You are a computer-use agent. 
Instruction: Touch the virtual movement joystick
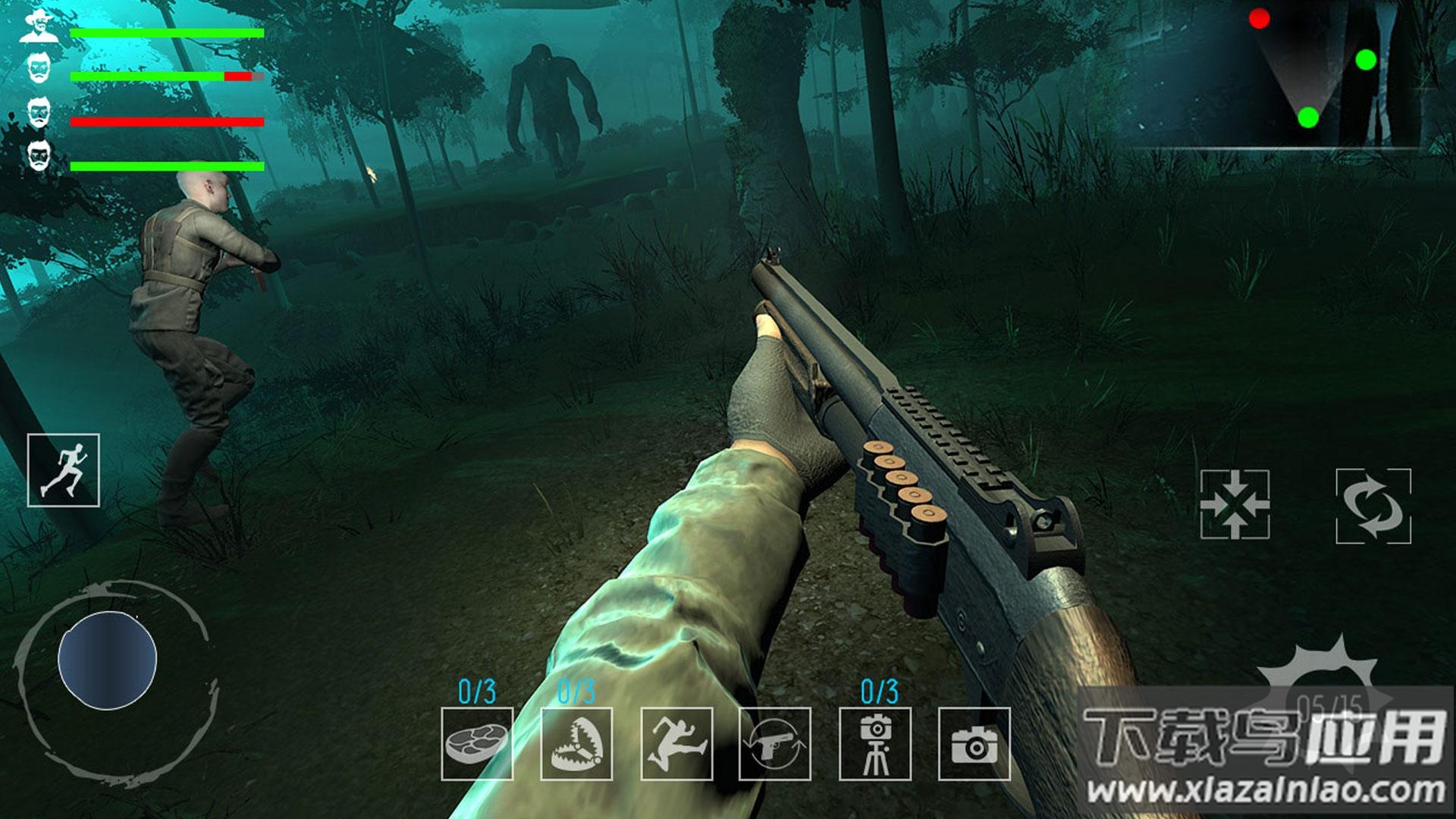108,661
